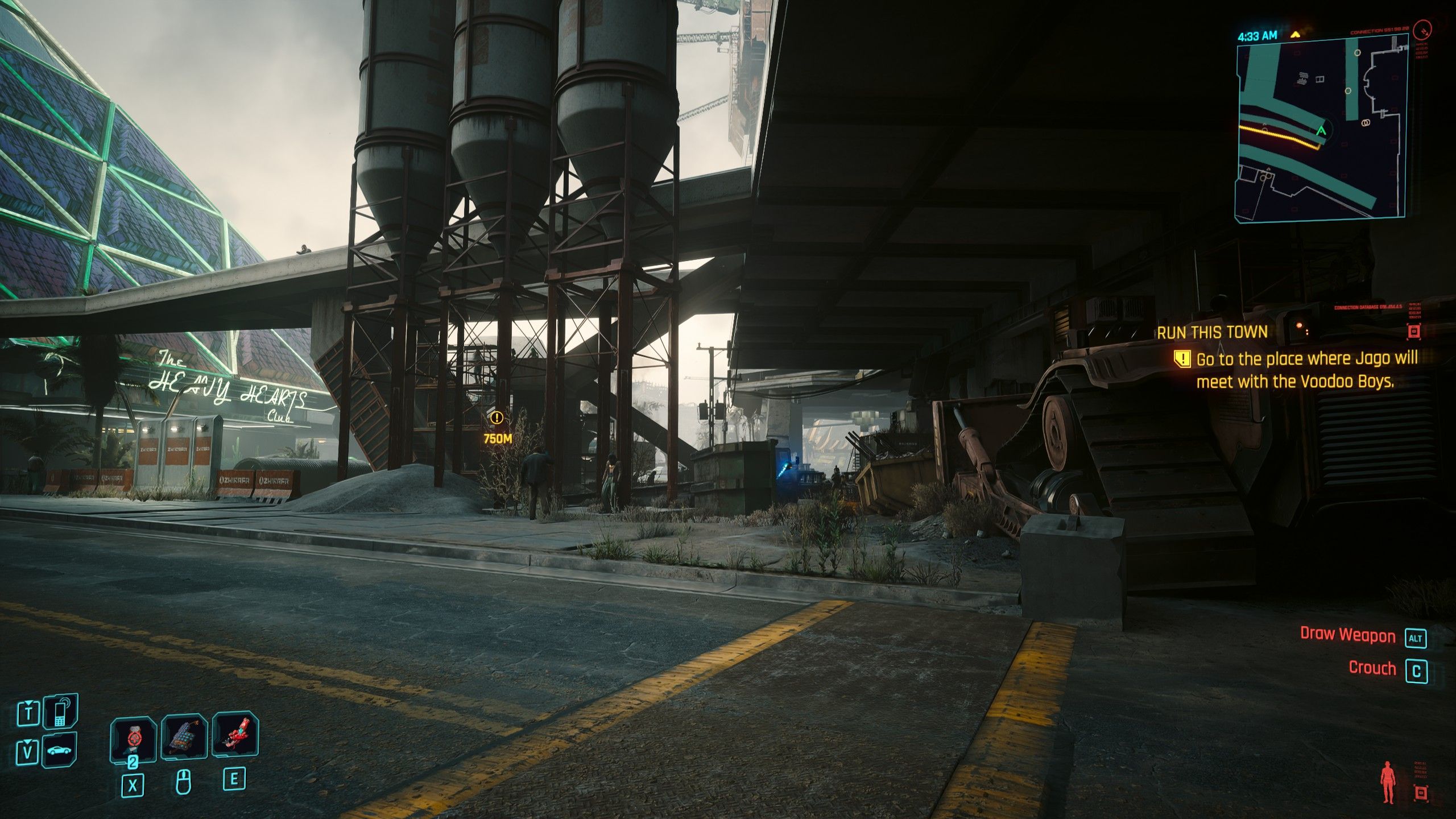Image resolution: width=1456 pixels, height=819 pixels.
Task: Open the phone icon
Action: (x=60, y=712)
